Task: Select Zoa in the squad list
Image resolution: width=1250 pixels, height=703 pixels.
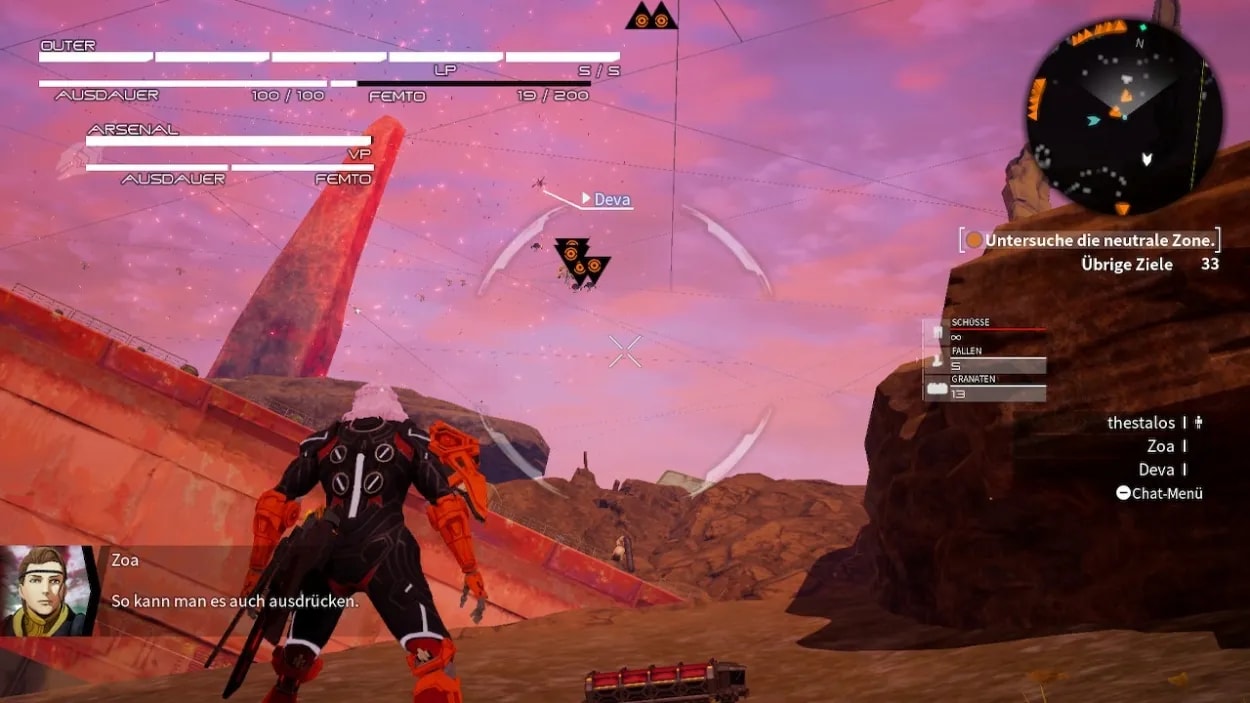Action: (x=1160, y=447)
